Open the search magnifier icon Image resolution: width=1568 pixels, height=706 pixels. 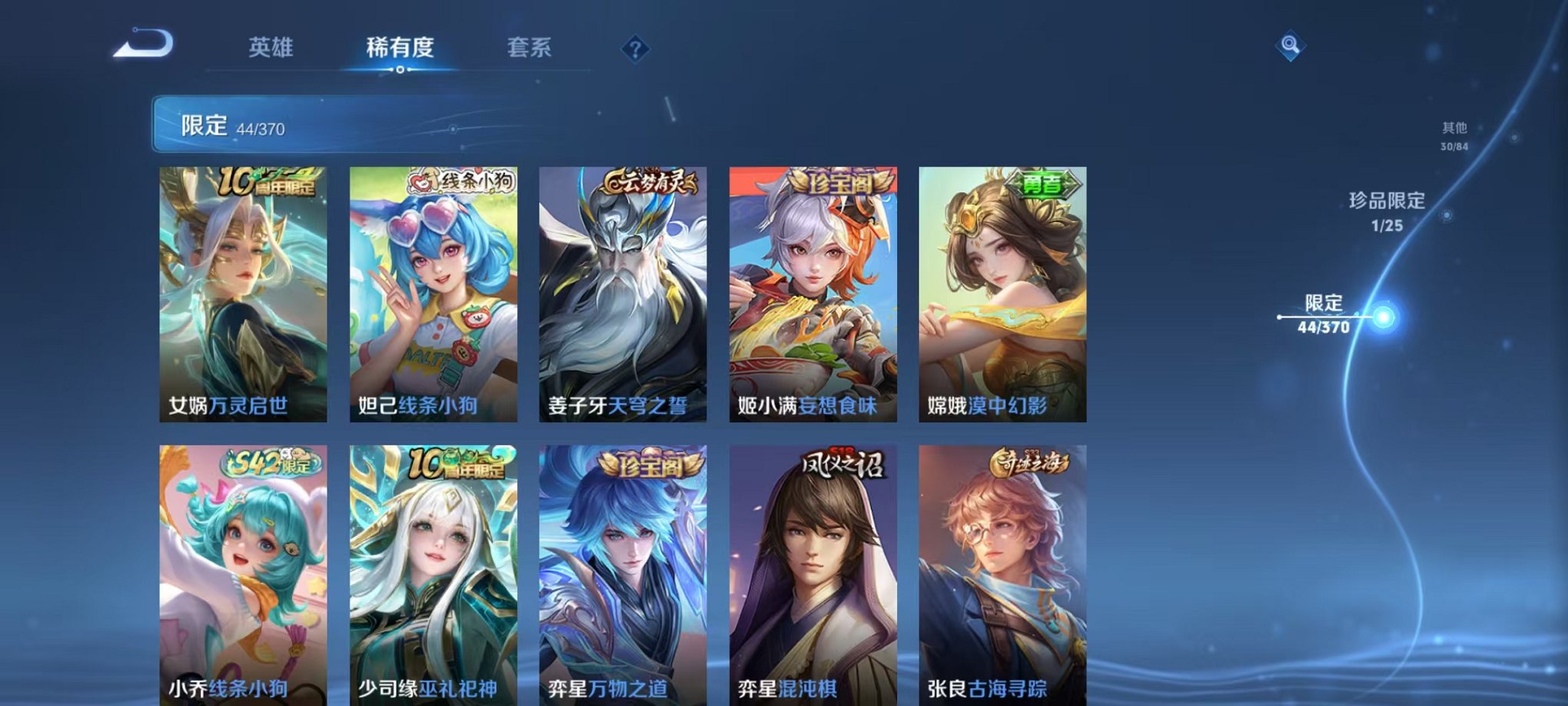click(1290, 44)
